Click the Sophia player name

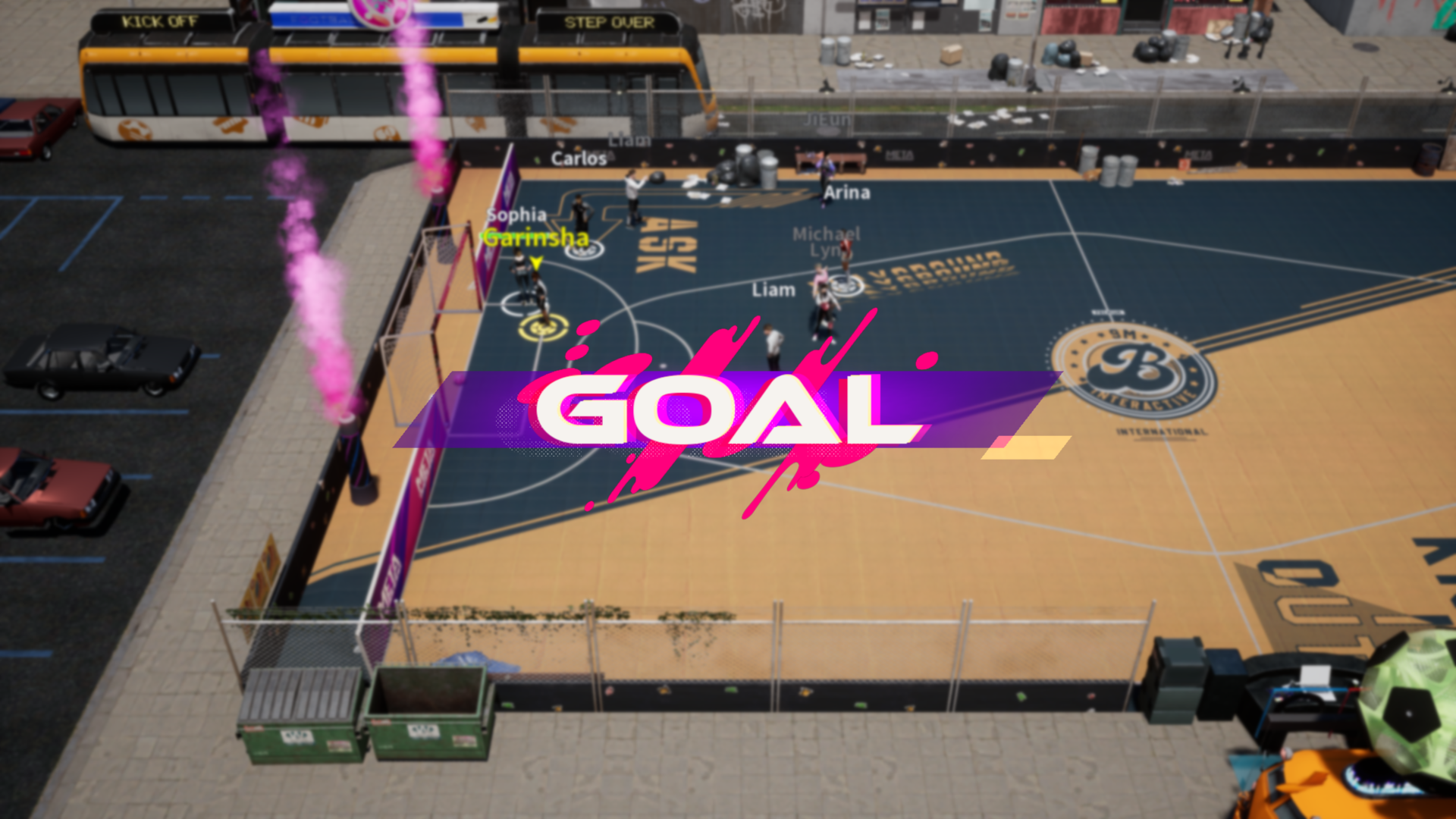[516, 215]
